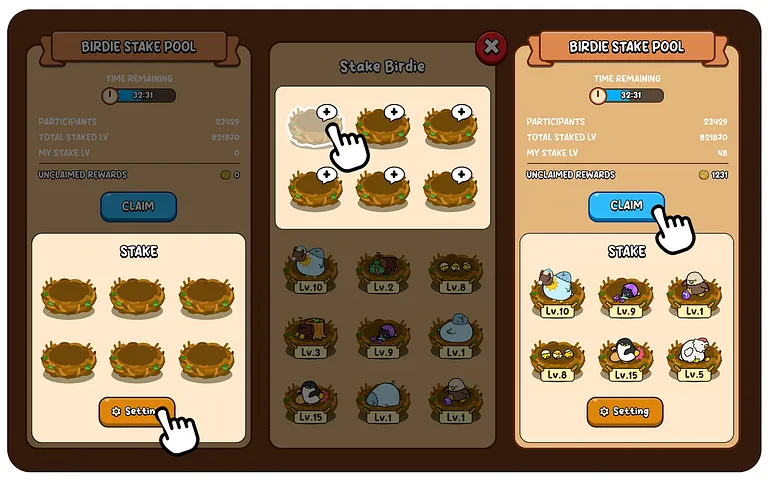Select the Lv.9 birdie beside the staked Lv.10

[x=626, y=296]
